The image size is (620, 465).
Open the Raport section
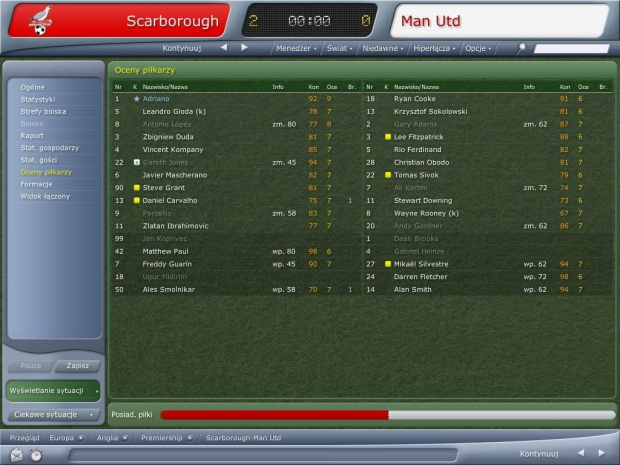point(32,135)
